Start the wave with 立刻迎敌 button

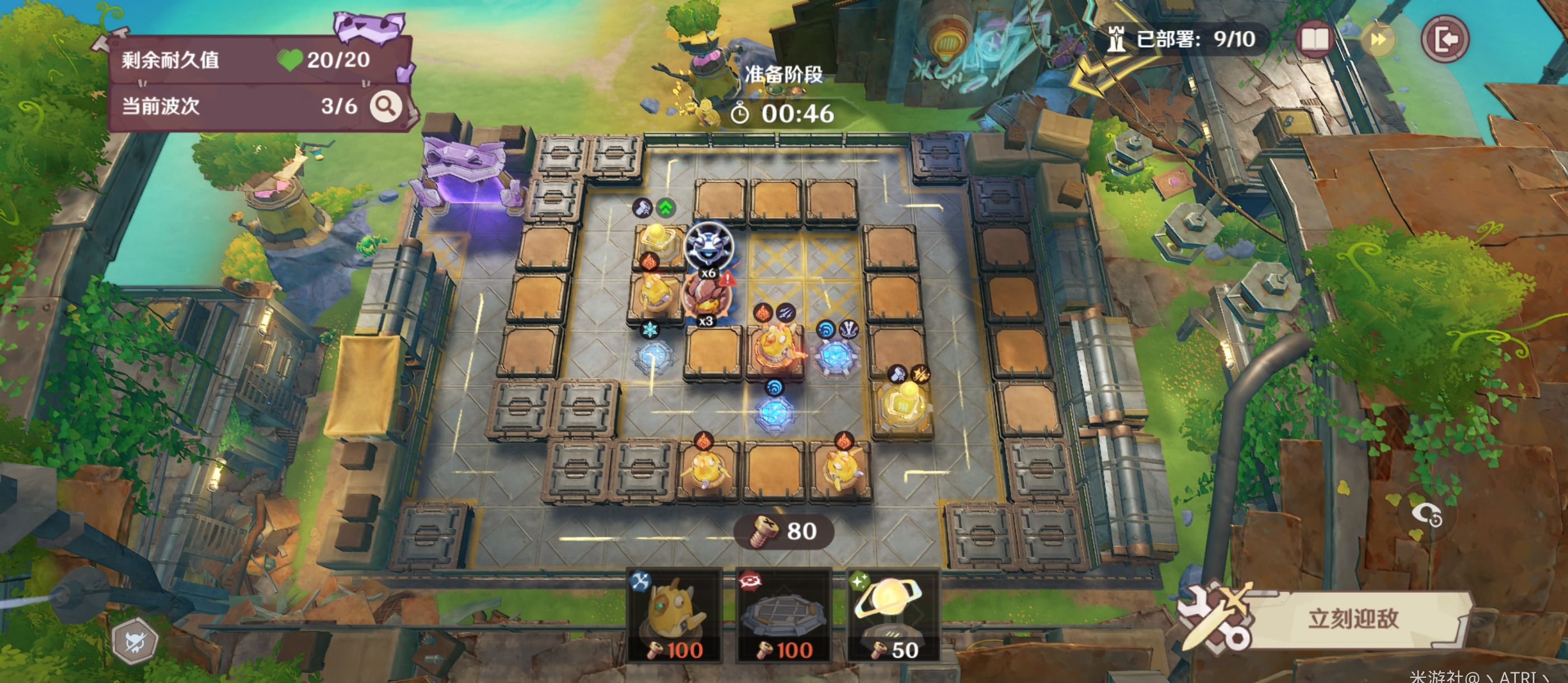1352,619
